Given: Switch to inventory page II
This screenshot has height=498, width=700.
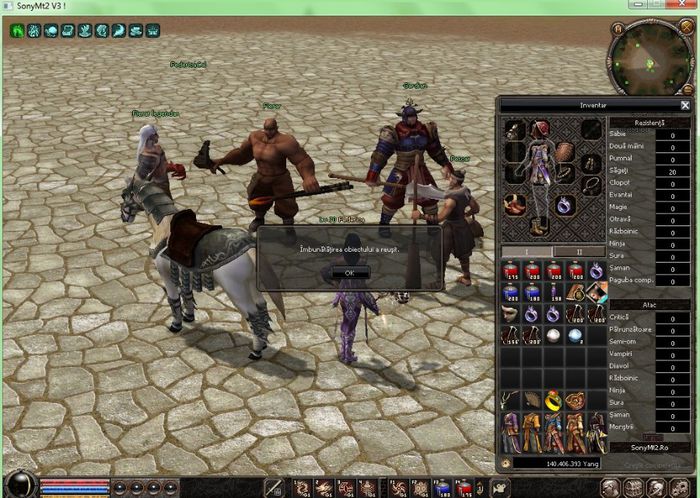Looking at the screenshot, I should (580, 251).
